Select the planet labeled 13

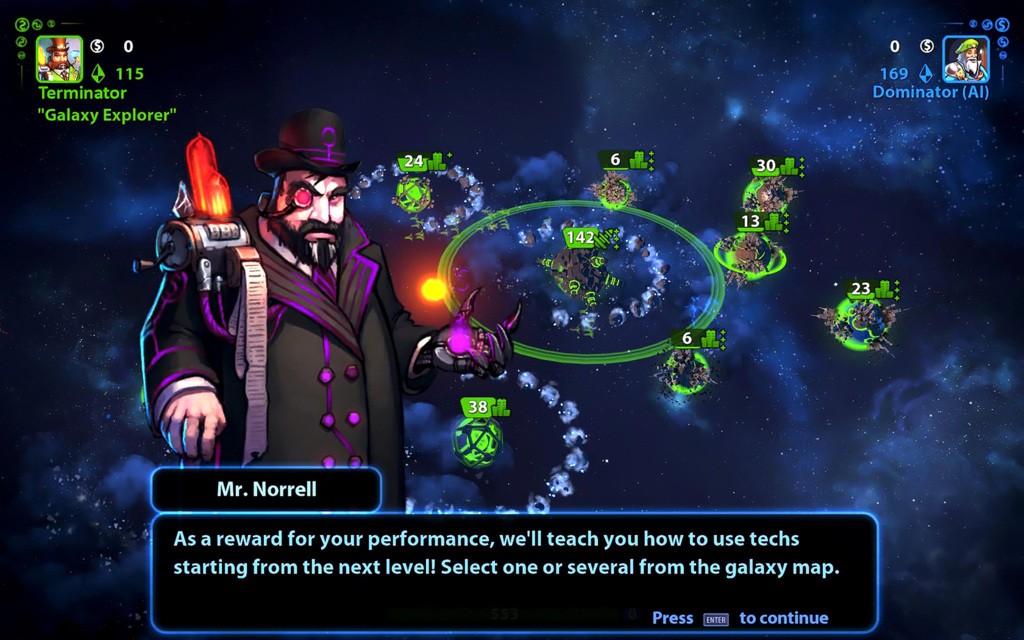(748, 250)
